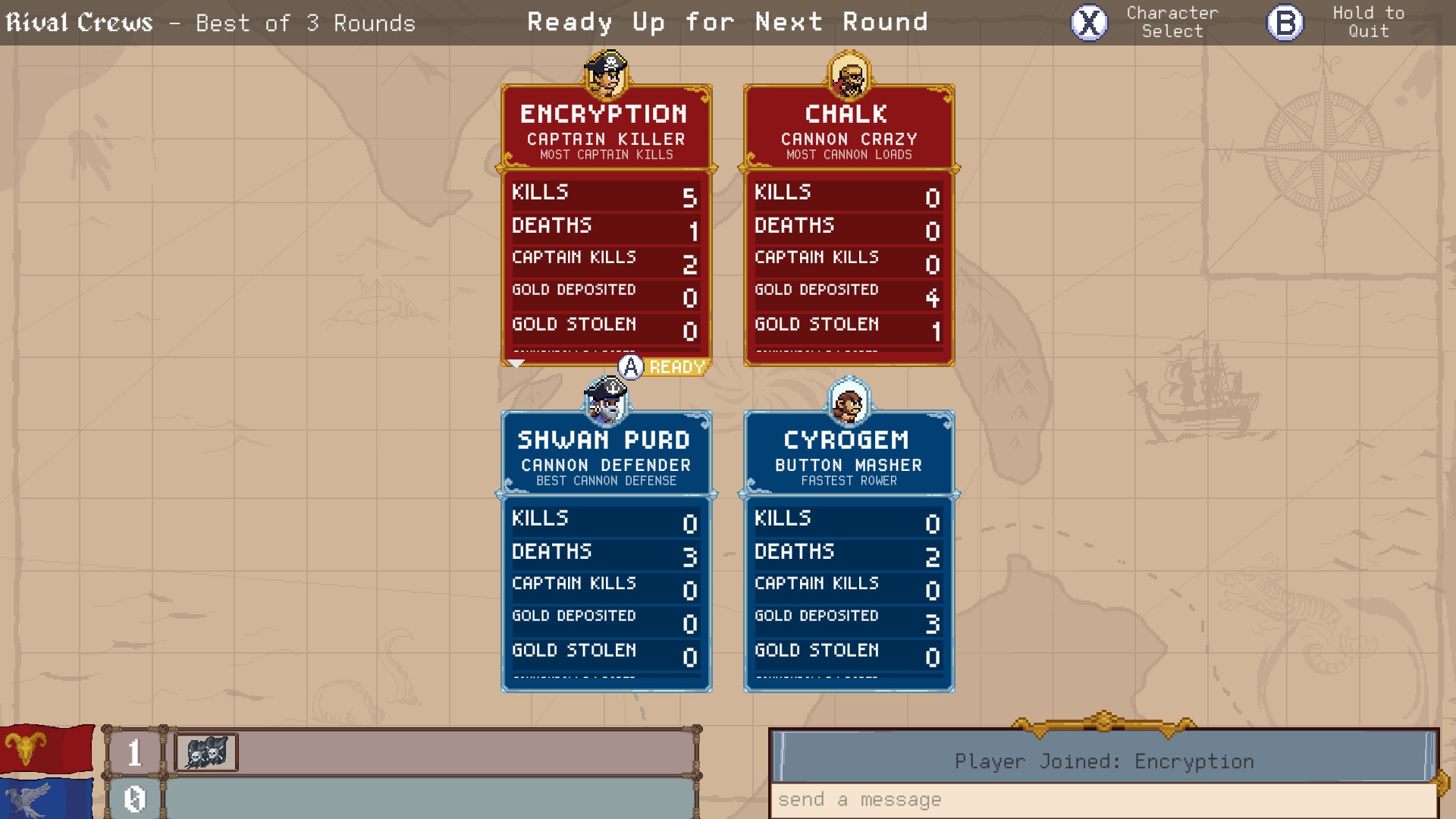
Task: Select Chalk's character portrait
Action: [x=848, y=75]
